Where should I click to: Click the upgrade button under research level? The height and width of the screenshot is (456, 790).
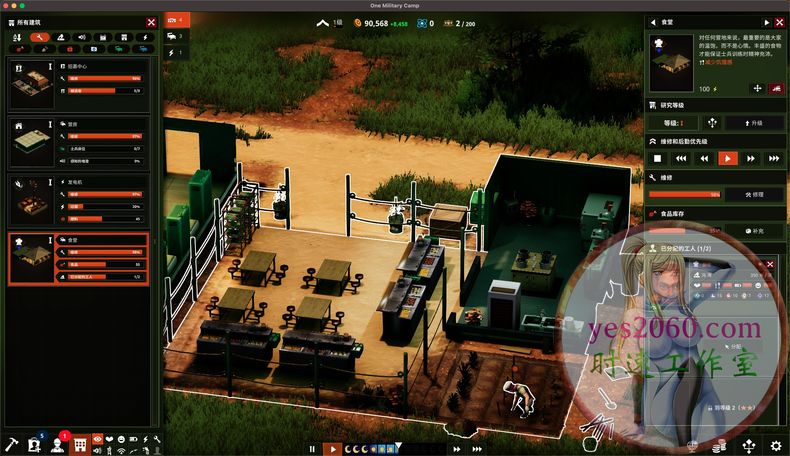click(x=754, y=123)
